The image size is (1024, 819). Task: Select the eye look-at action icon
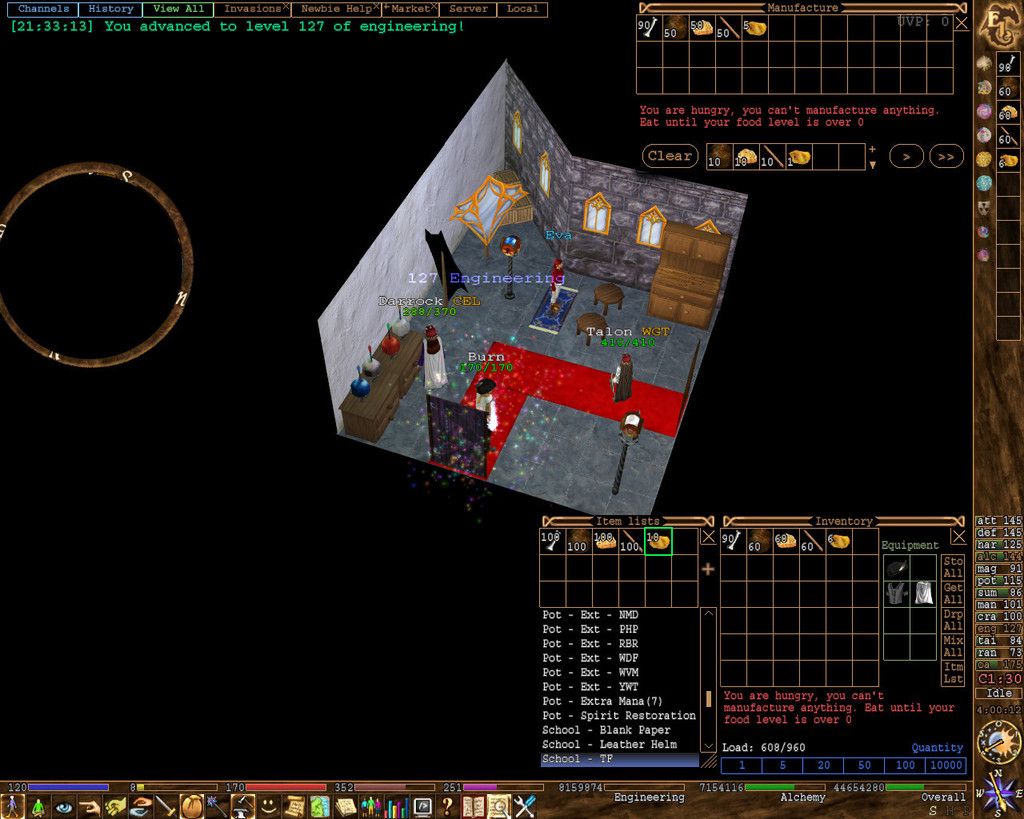point(64,805)
